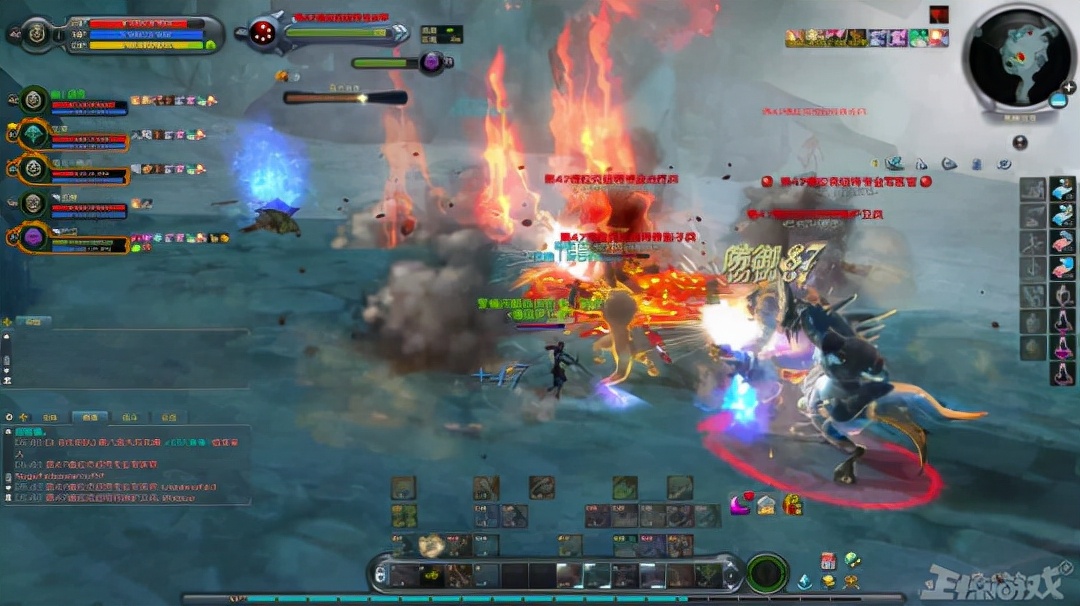Switch to the highlighted chat tab

90,417
